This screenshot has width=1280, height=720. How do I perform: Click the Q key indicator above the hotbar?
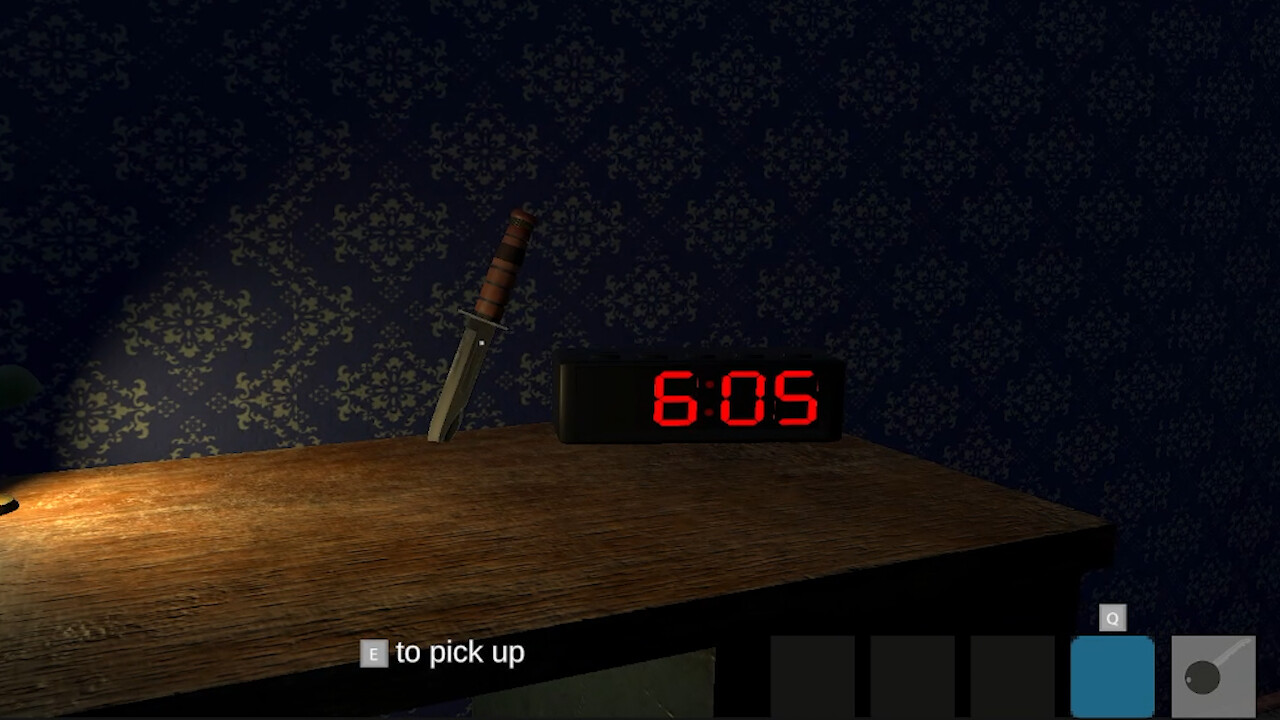[x=1113, y=617]
